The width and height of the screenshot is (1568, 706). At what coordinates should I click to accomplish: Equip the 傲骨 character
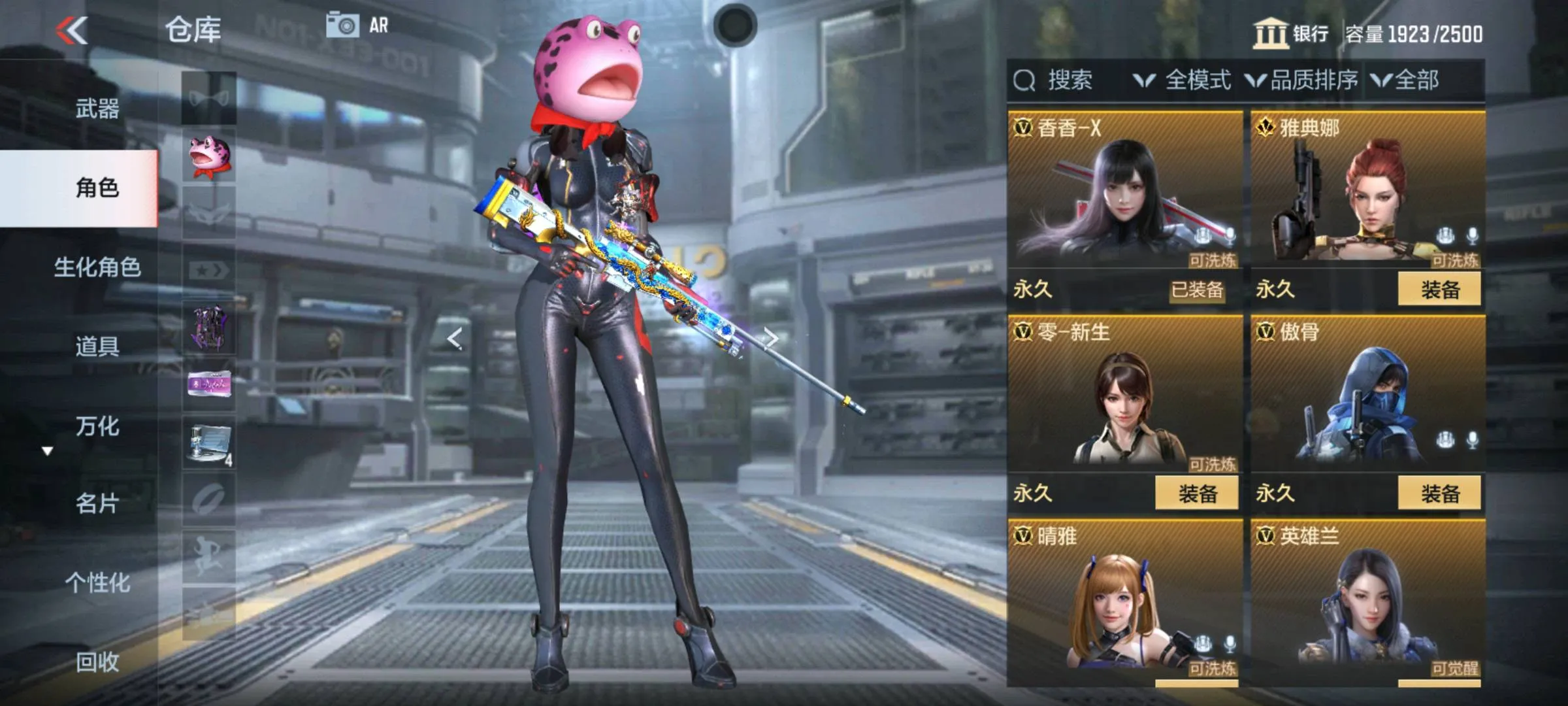click(1439, 494)
